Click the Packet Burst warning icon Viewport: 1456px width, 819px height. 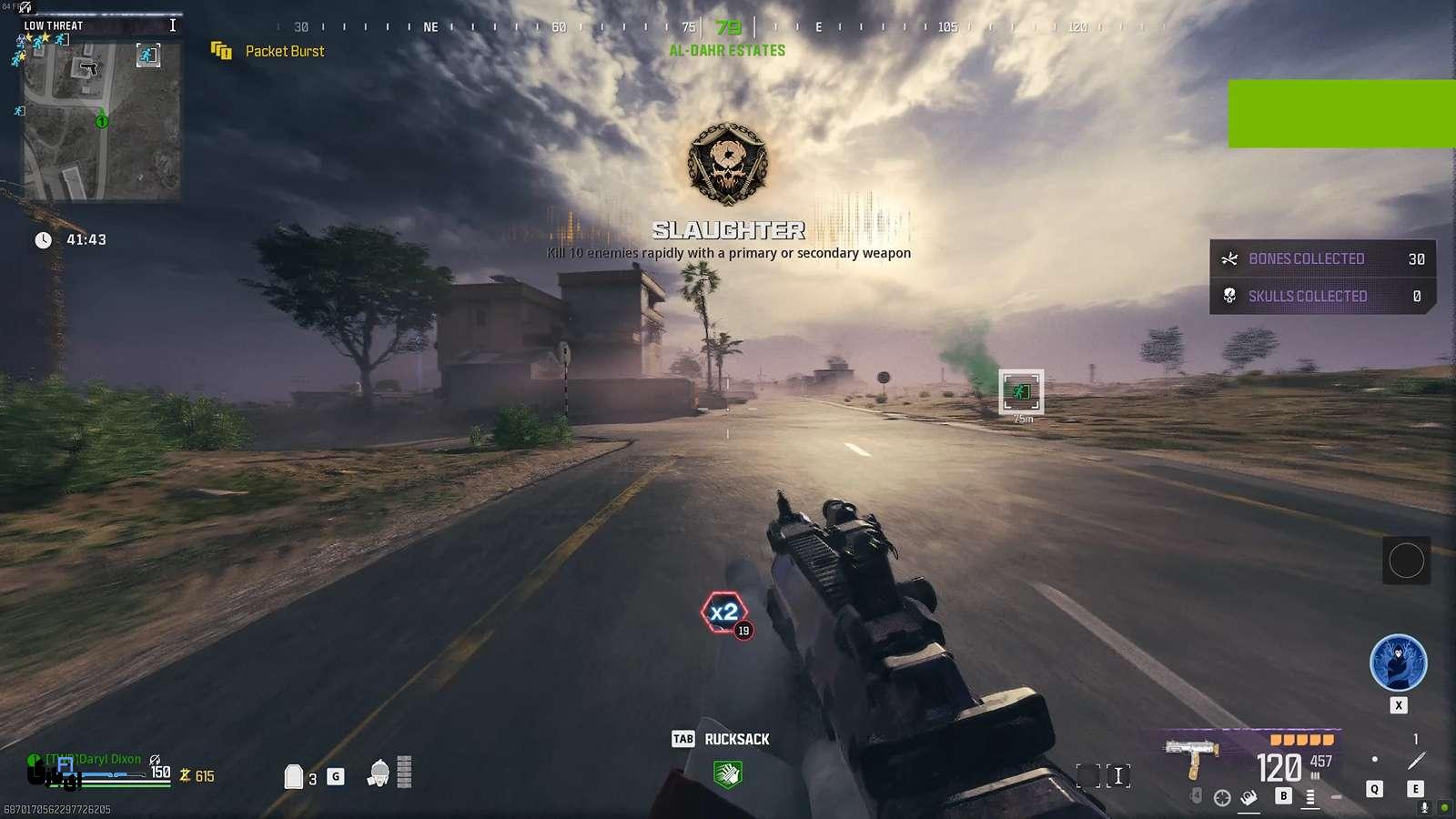tap(221, 51)
